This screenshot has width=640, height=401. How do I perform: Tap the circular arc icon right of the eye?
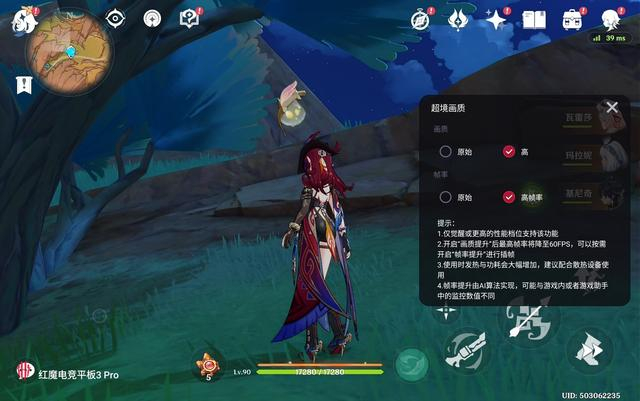tap(152, 18)
